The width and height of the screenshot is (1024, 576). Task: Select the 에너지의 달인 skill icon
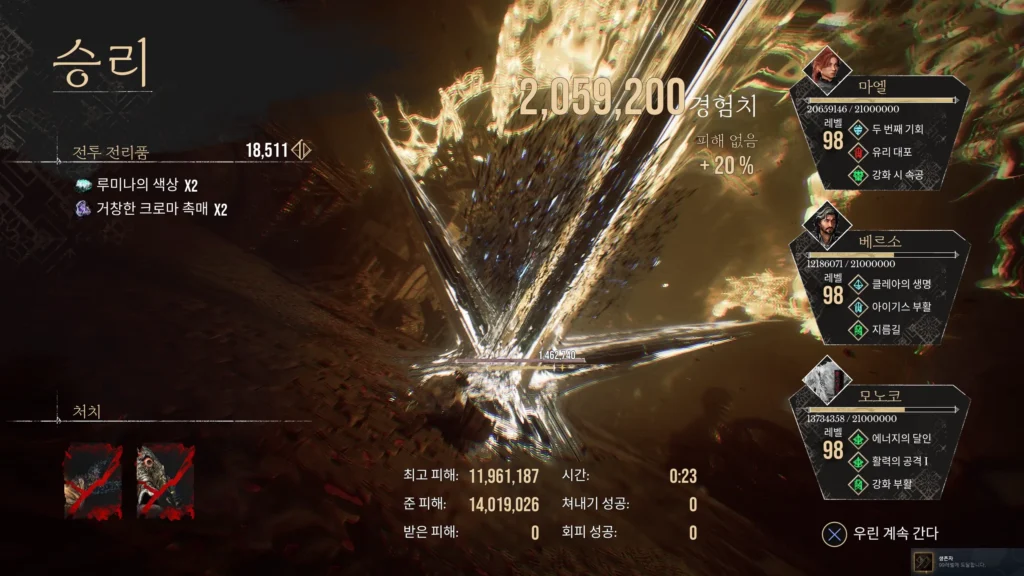858,439
